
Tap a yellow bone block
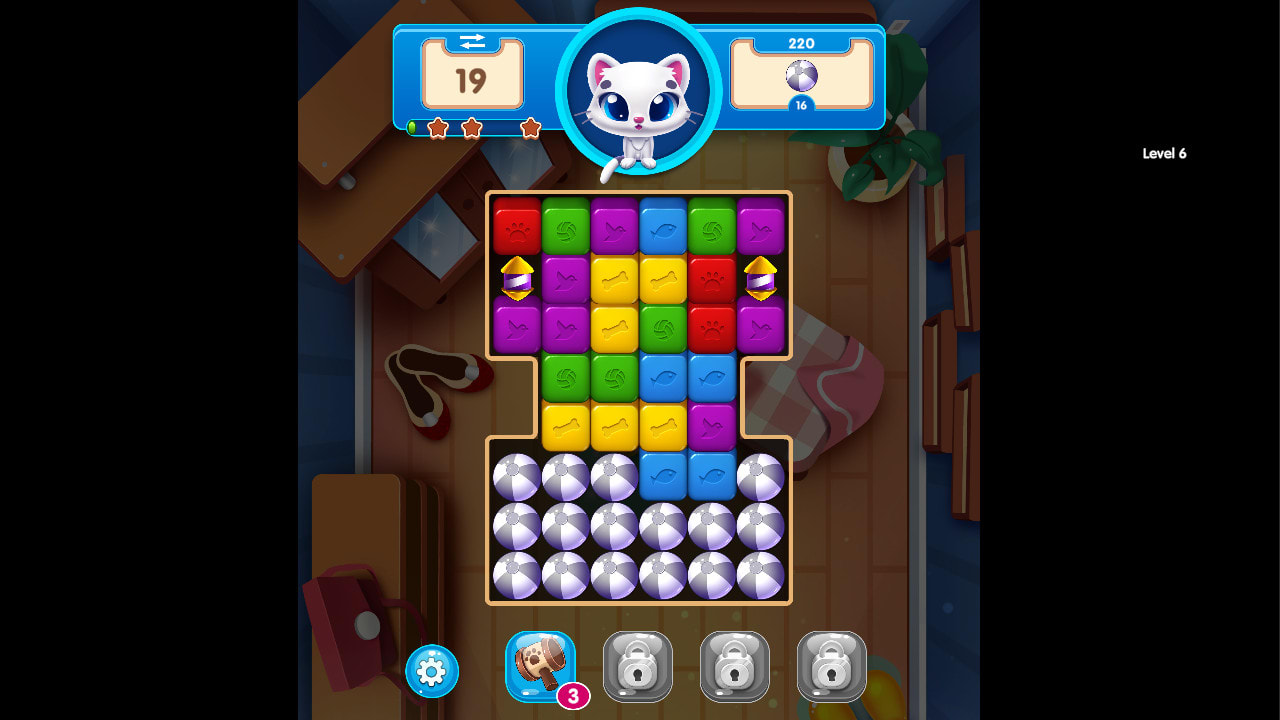(611, 276)
